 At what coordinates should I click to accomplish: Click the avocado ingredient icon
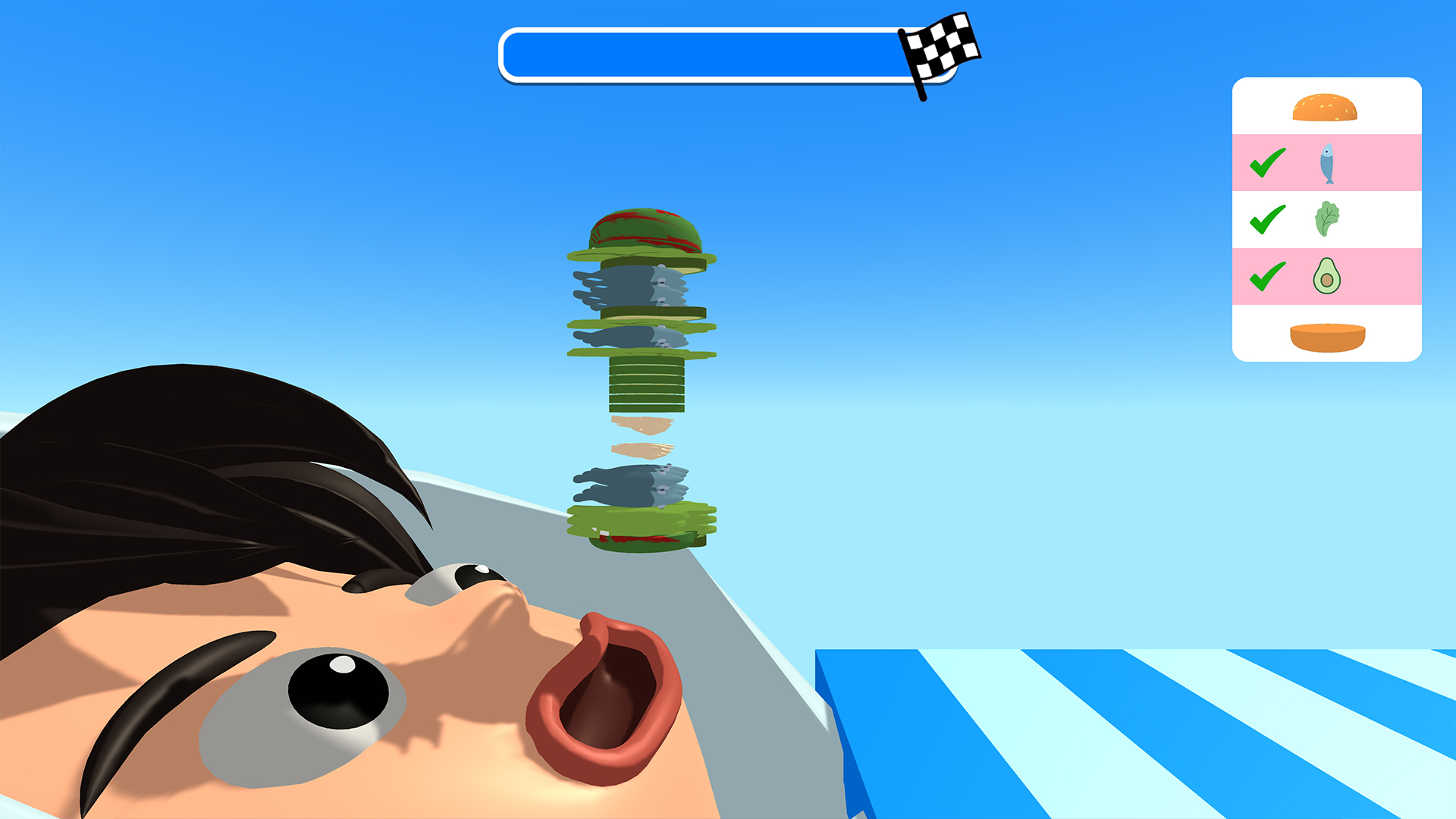click(1326, 275)
